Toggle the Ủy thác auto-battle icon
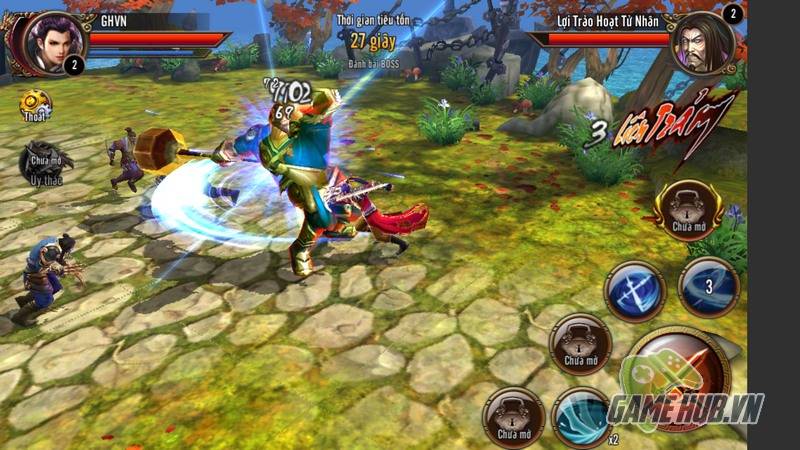800x450 pixels. (38, 162)
